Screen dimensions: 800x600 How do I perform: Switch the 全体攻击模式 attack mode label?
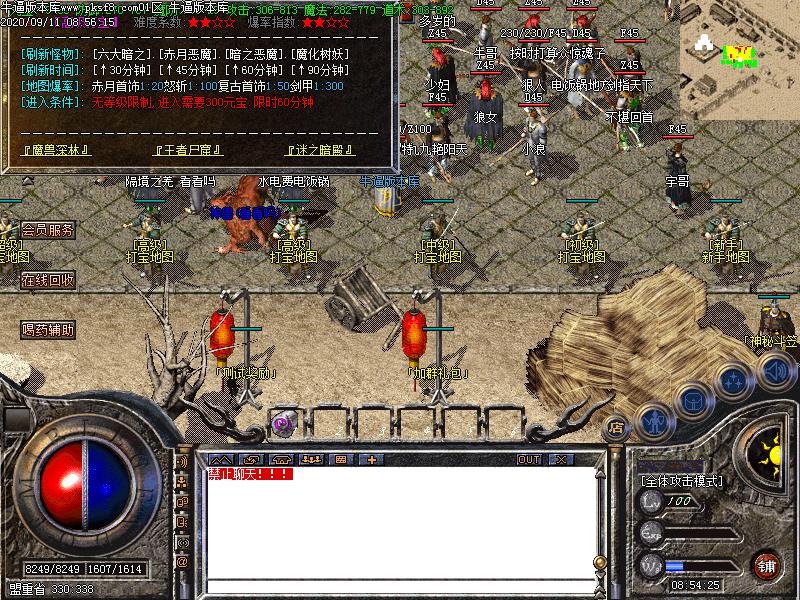[x=681, y=481]
